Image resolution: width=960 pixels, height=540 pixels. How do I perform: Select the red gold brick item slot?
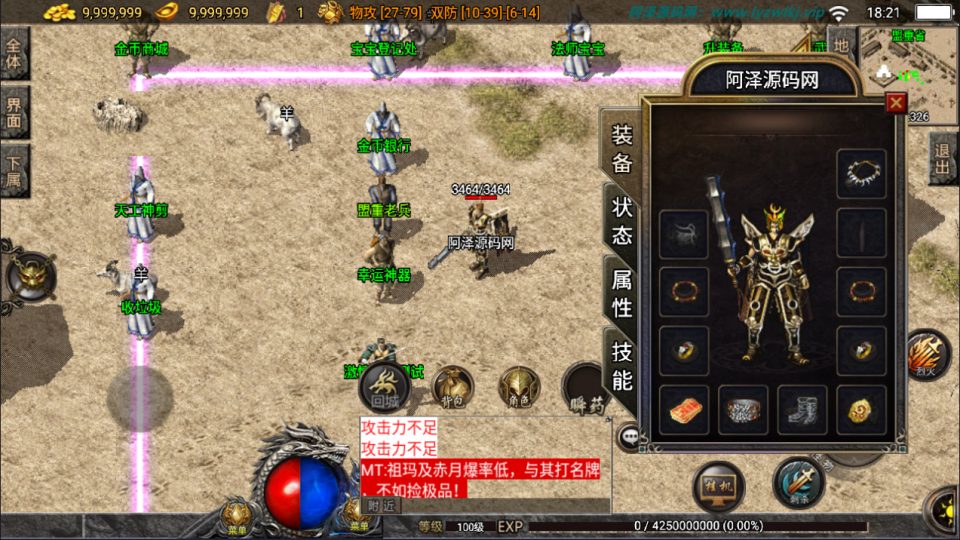pyautogui.click(x=684, y=410)
